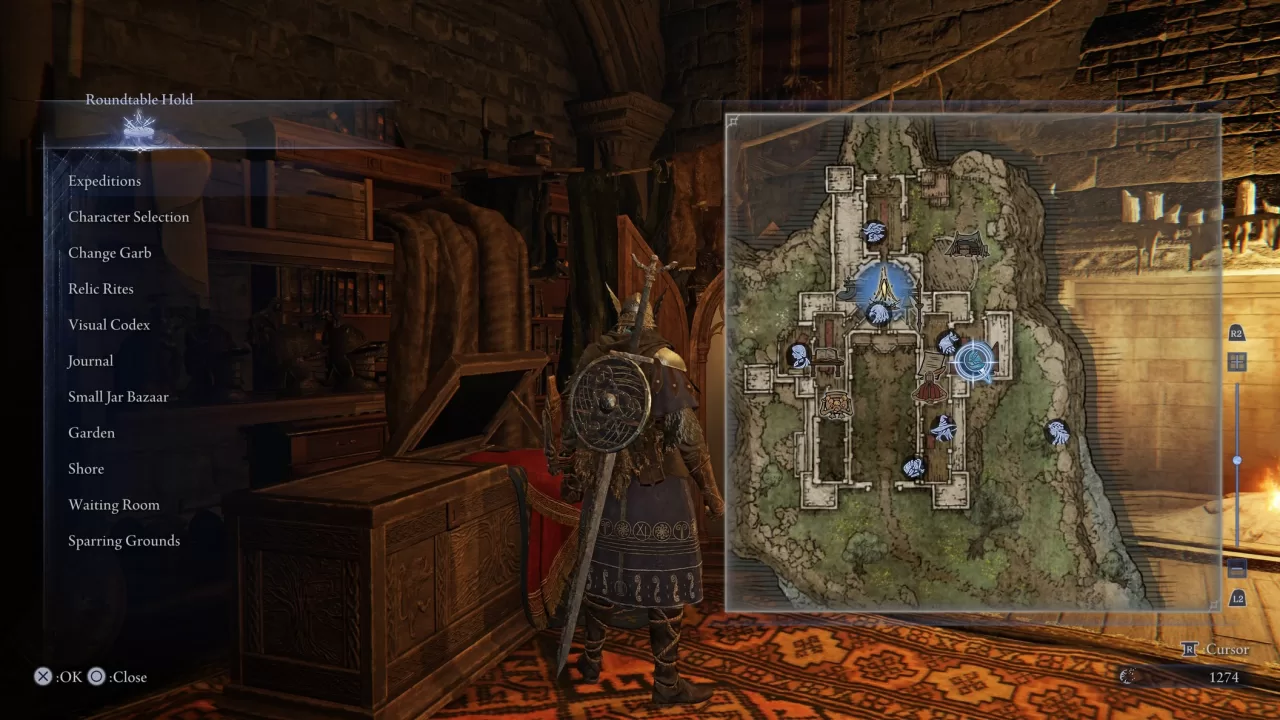
Task: Select Change Garb from the menu
Action: click(109, 252)
